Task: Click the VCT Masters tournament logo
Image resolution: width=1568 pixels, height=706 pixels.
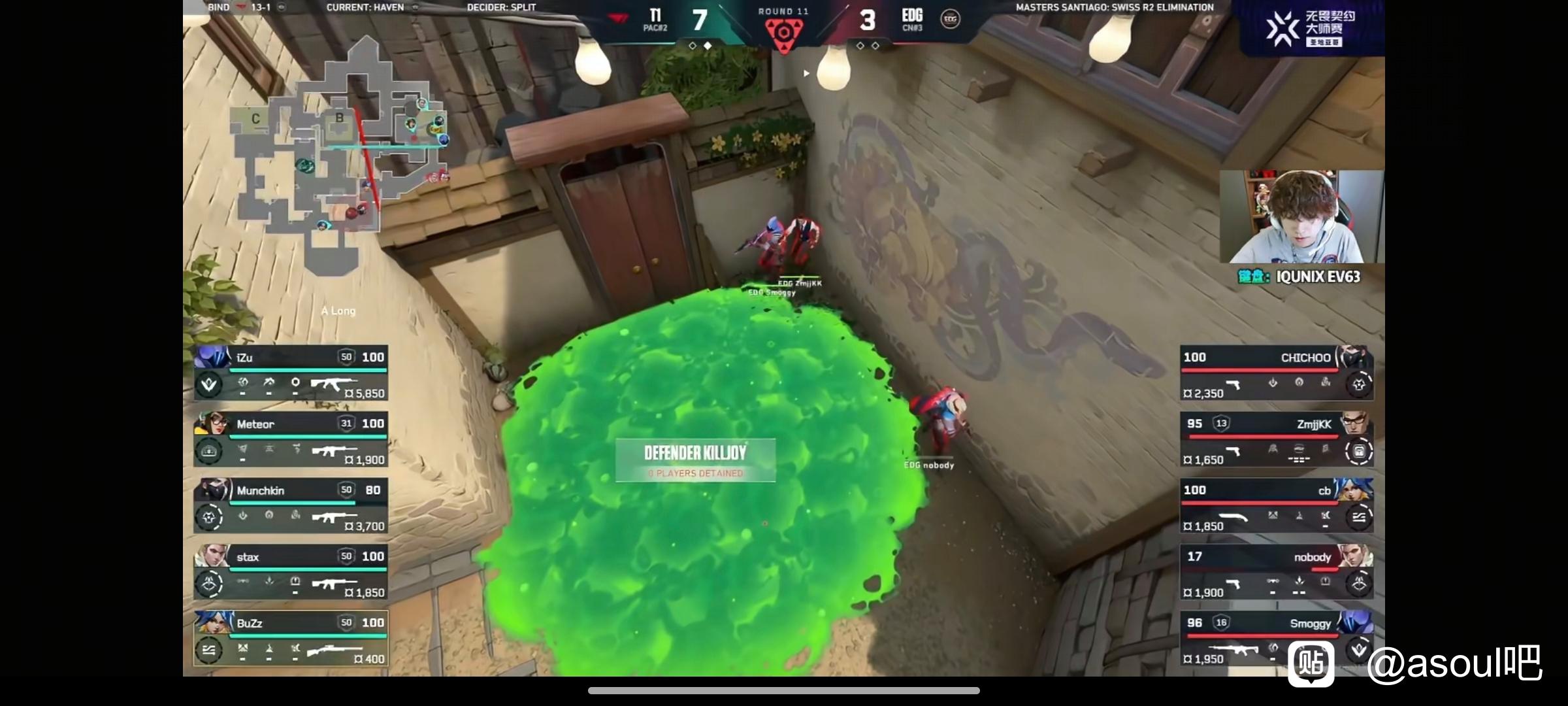Action: pos(1283,28)
